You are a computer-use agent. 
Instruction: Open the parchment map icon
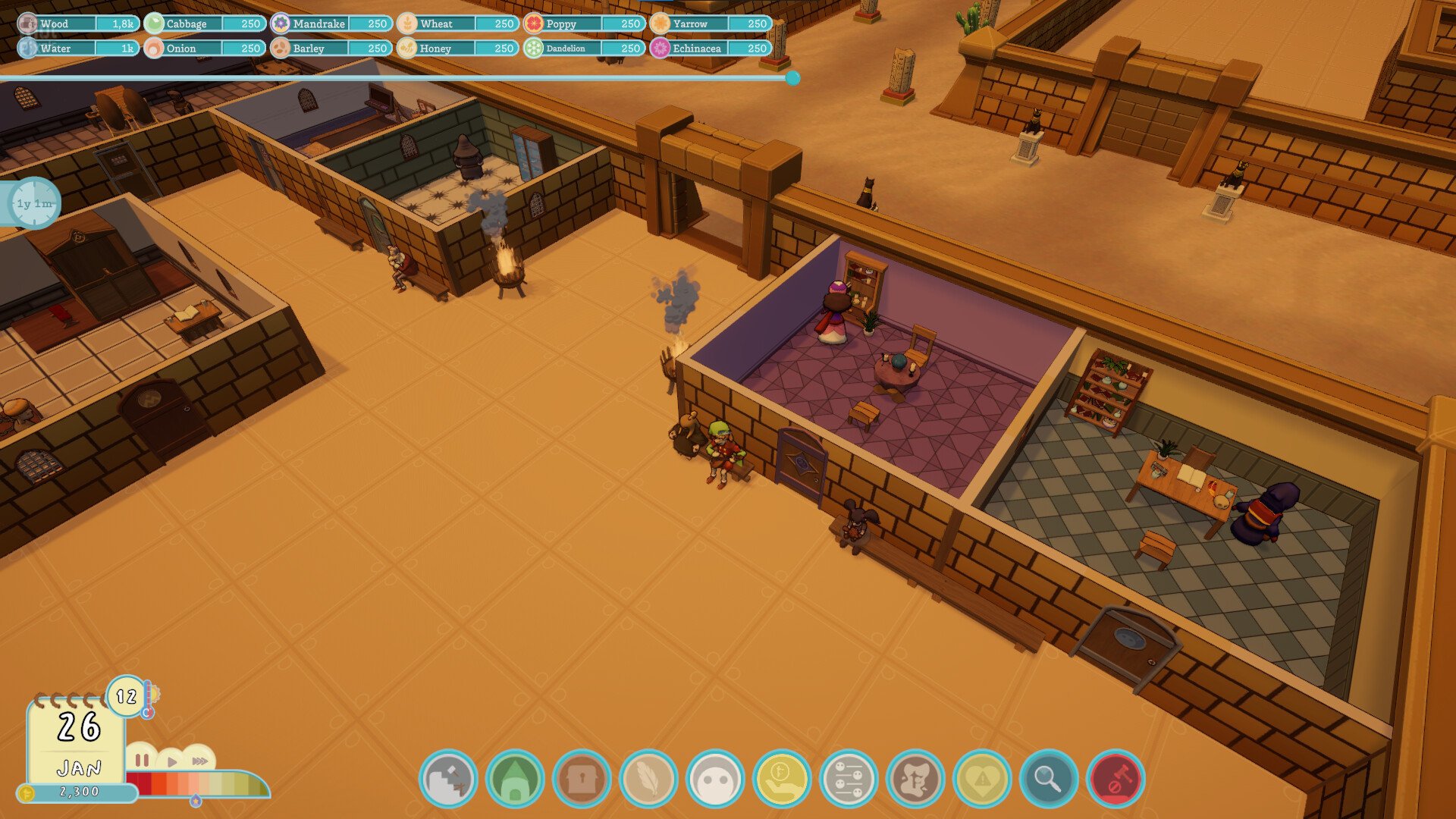(915, 778)
